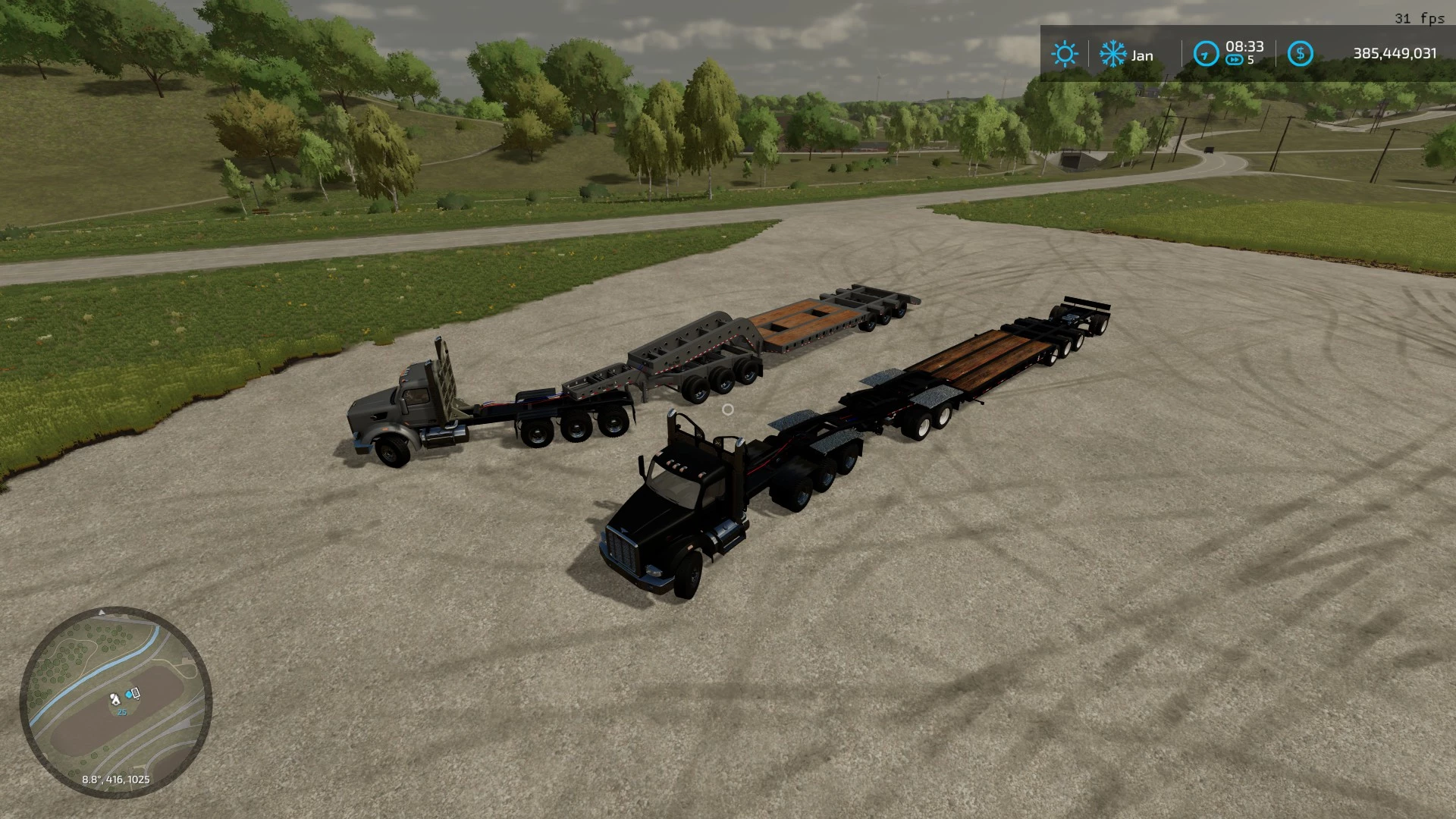Click the 31 fps counter
The image size is (1456, 819).
pos(1417,19)
